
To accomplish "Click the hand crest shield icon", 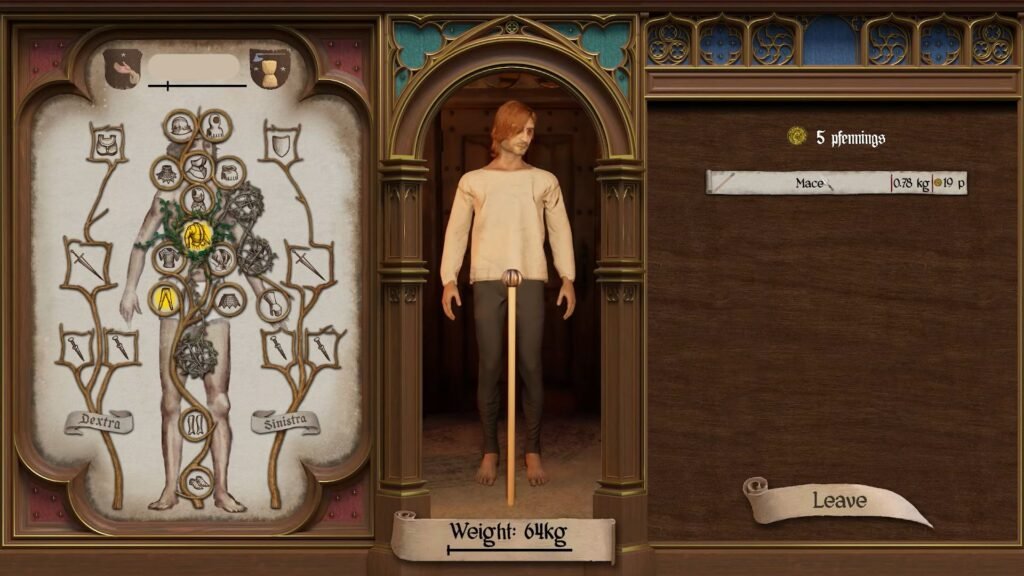I will click(122, 68).
